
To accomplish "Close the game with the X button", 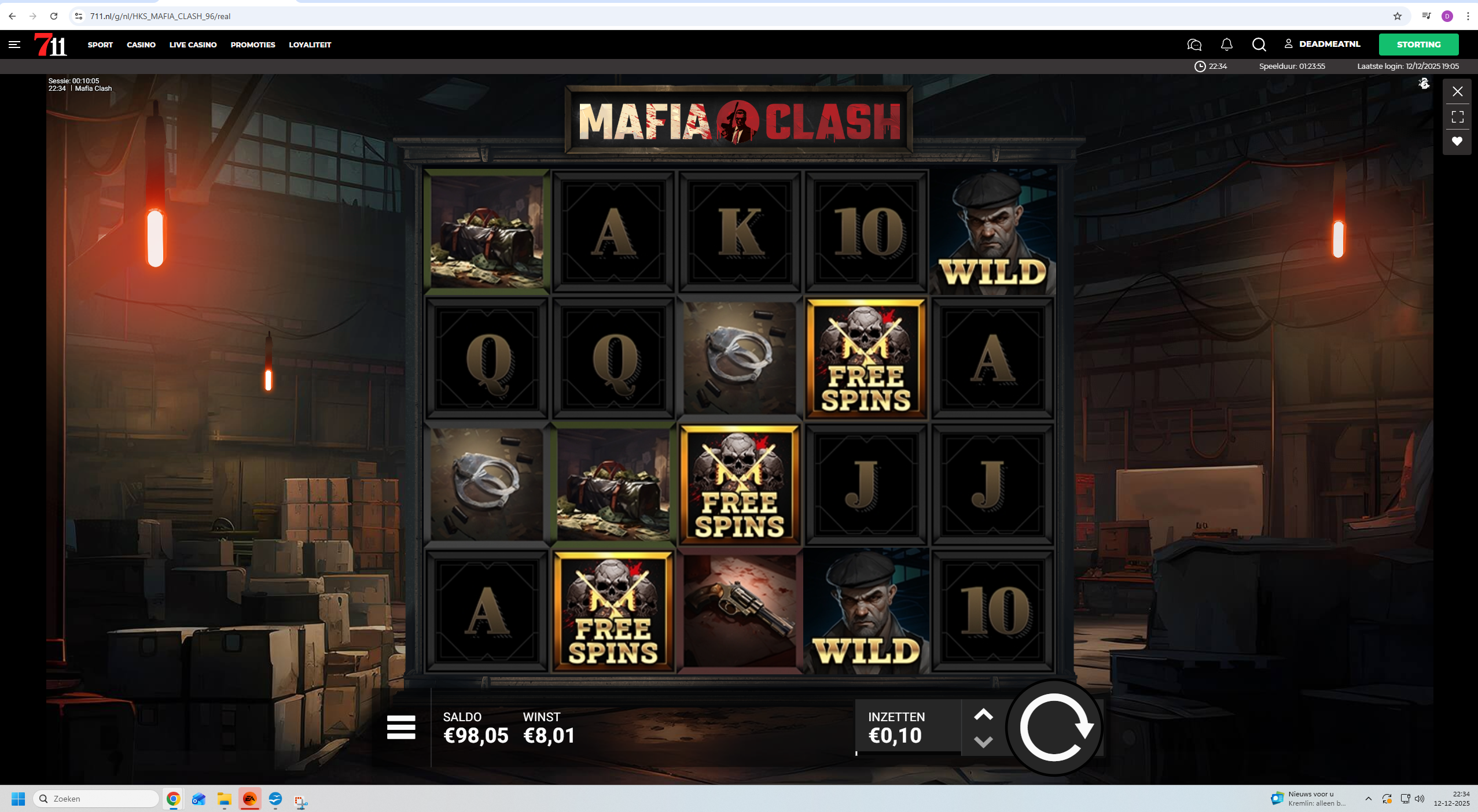I will pos(1457,91).
